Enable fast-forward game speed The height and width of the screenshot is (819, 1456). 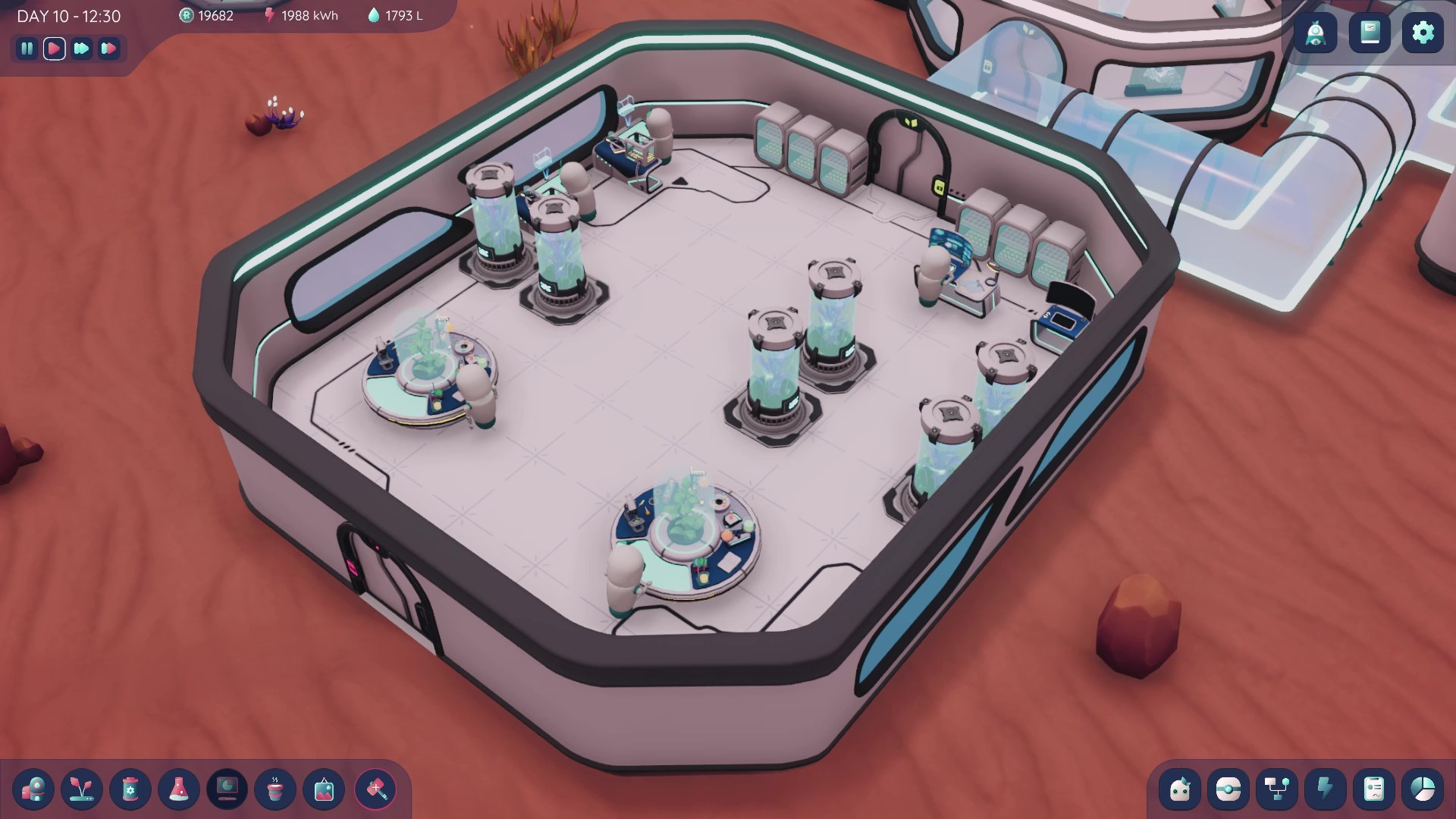pos(82,49)
